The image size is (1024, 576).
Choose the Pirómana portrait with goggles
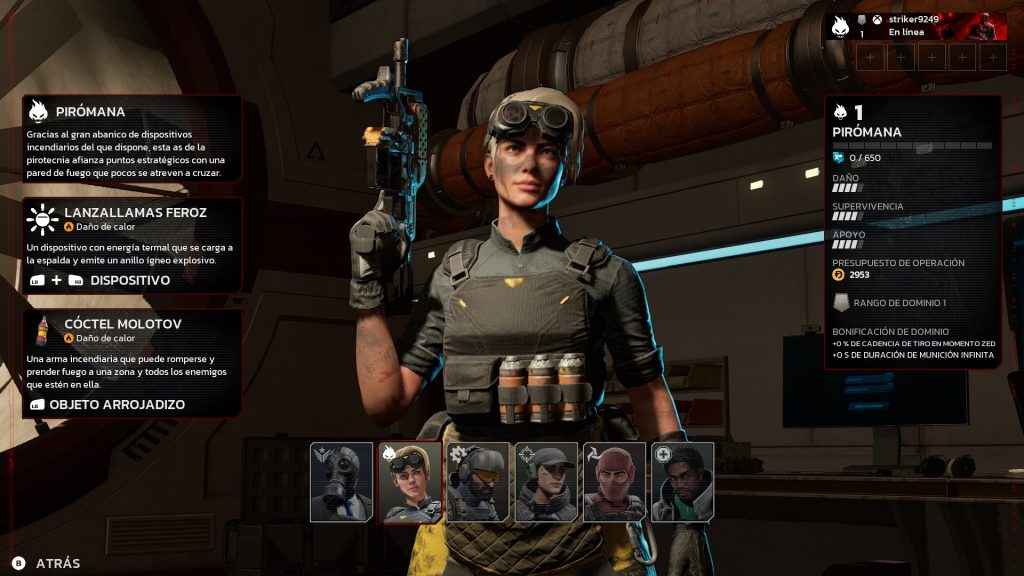pos(410,482)
